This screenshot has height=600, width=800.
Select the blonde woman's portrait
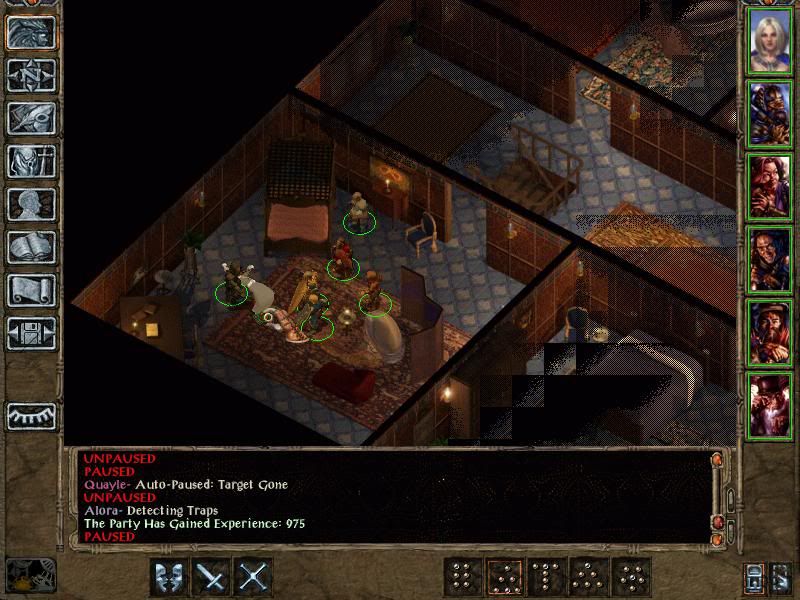(770, 41)
